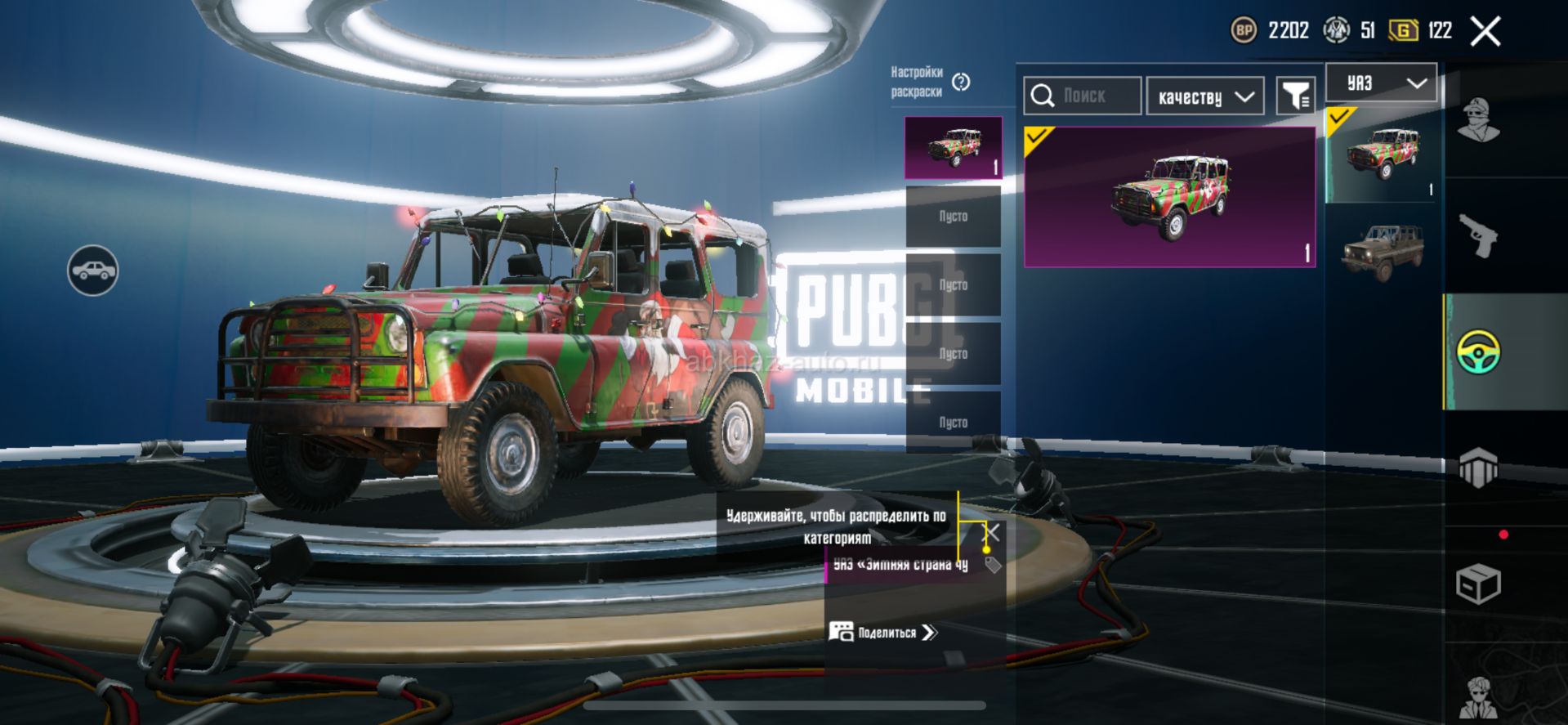Show help for Настройки раскраски

961,82
